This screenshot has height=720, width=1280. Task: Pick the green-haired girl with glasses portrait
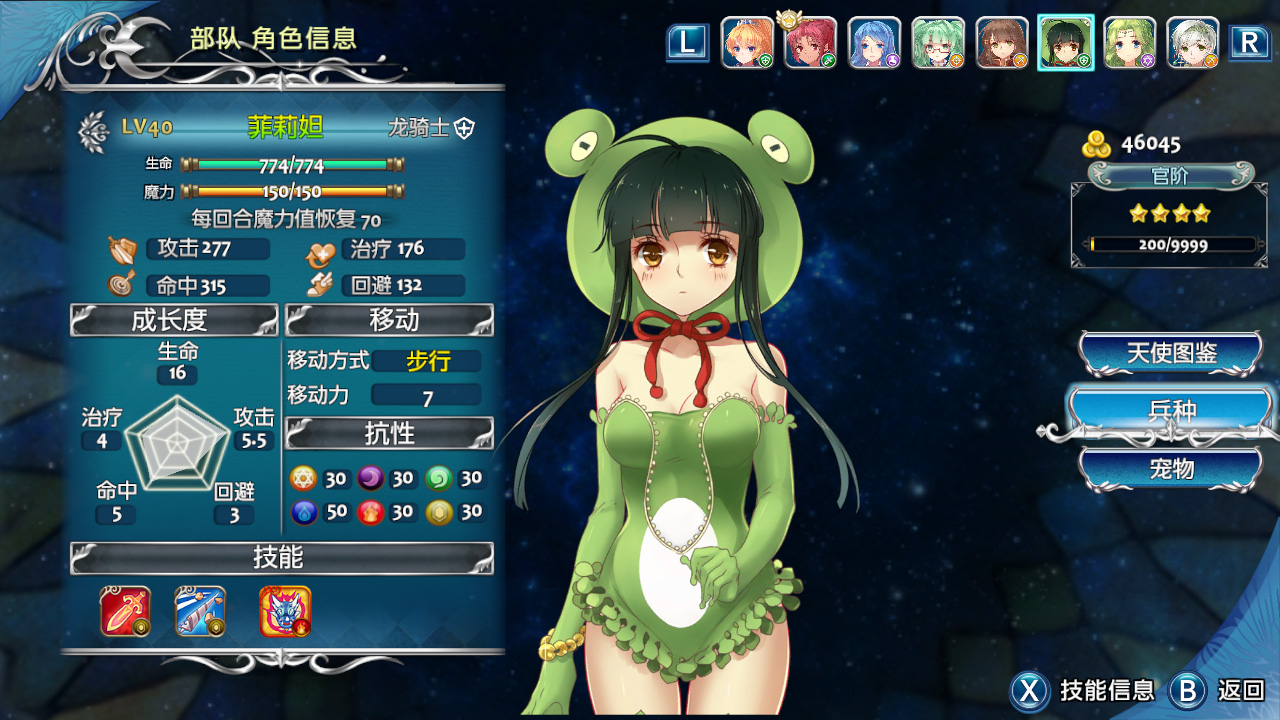tap(938, 43)
